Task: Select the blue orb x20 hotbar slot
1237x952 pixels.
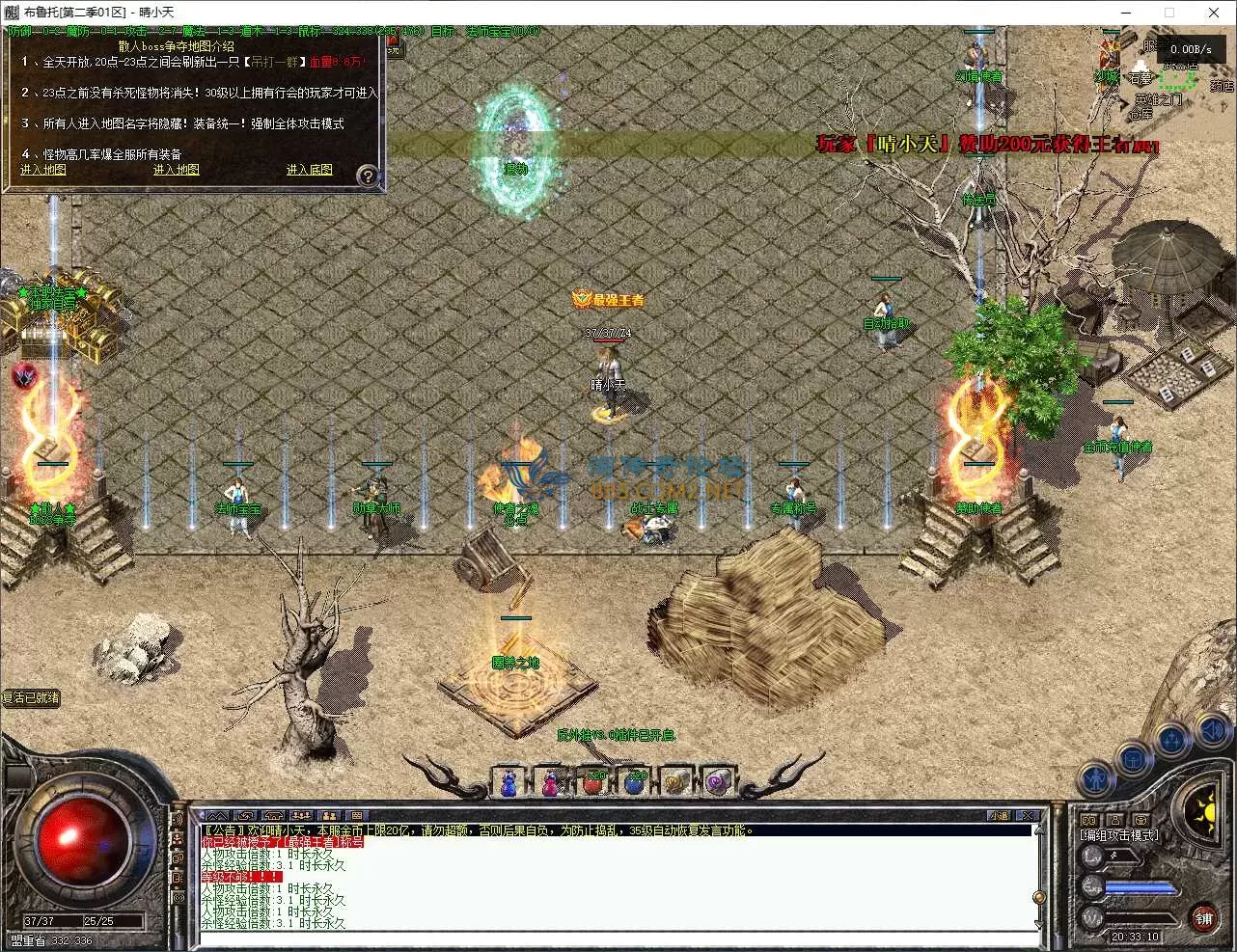Action: (x=635, y=782)
